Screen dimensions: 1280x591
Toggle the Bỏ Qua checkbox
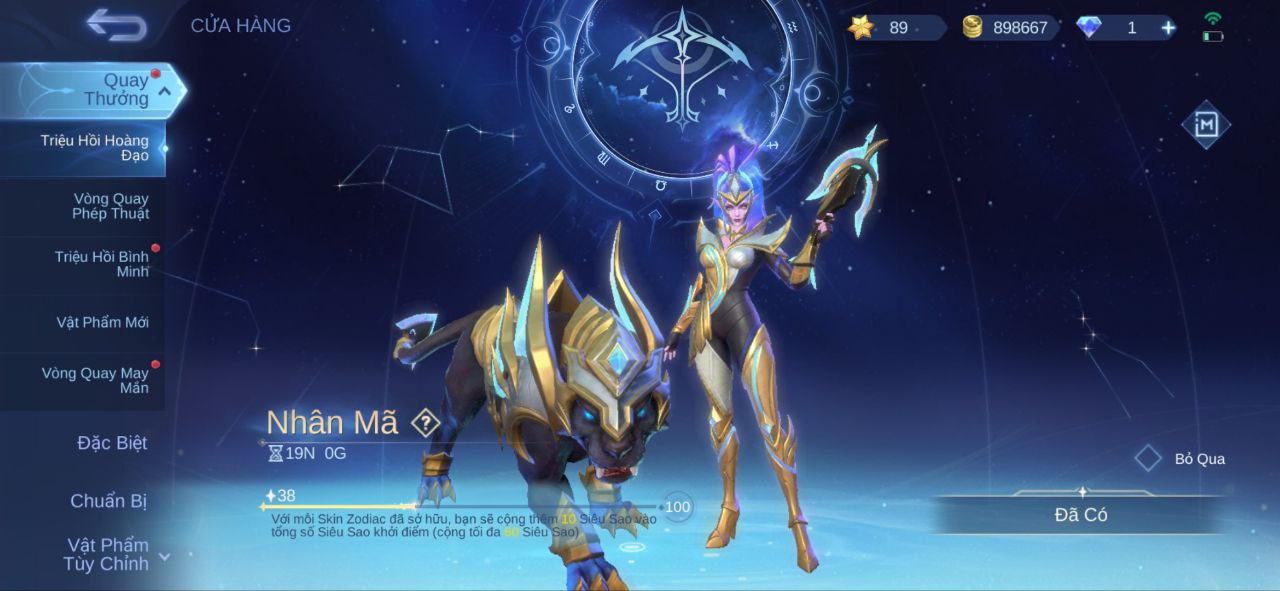tap(1148, 459)
